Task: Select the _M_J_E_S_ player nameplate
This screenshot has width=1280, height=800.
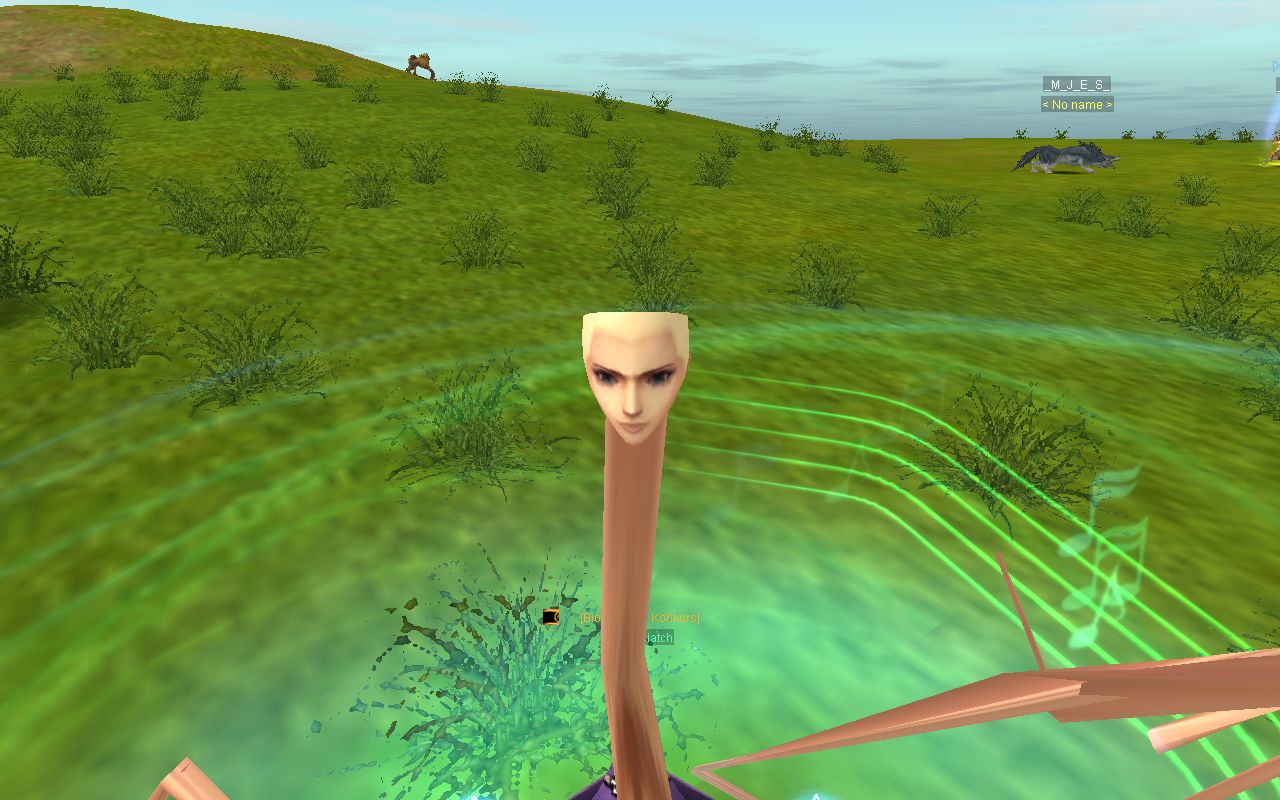Action: coord(1076,84)
